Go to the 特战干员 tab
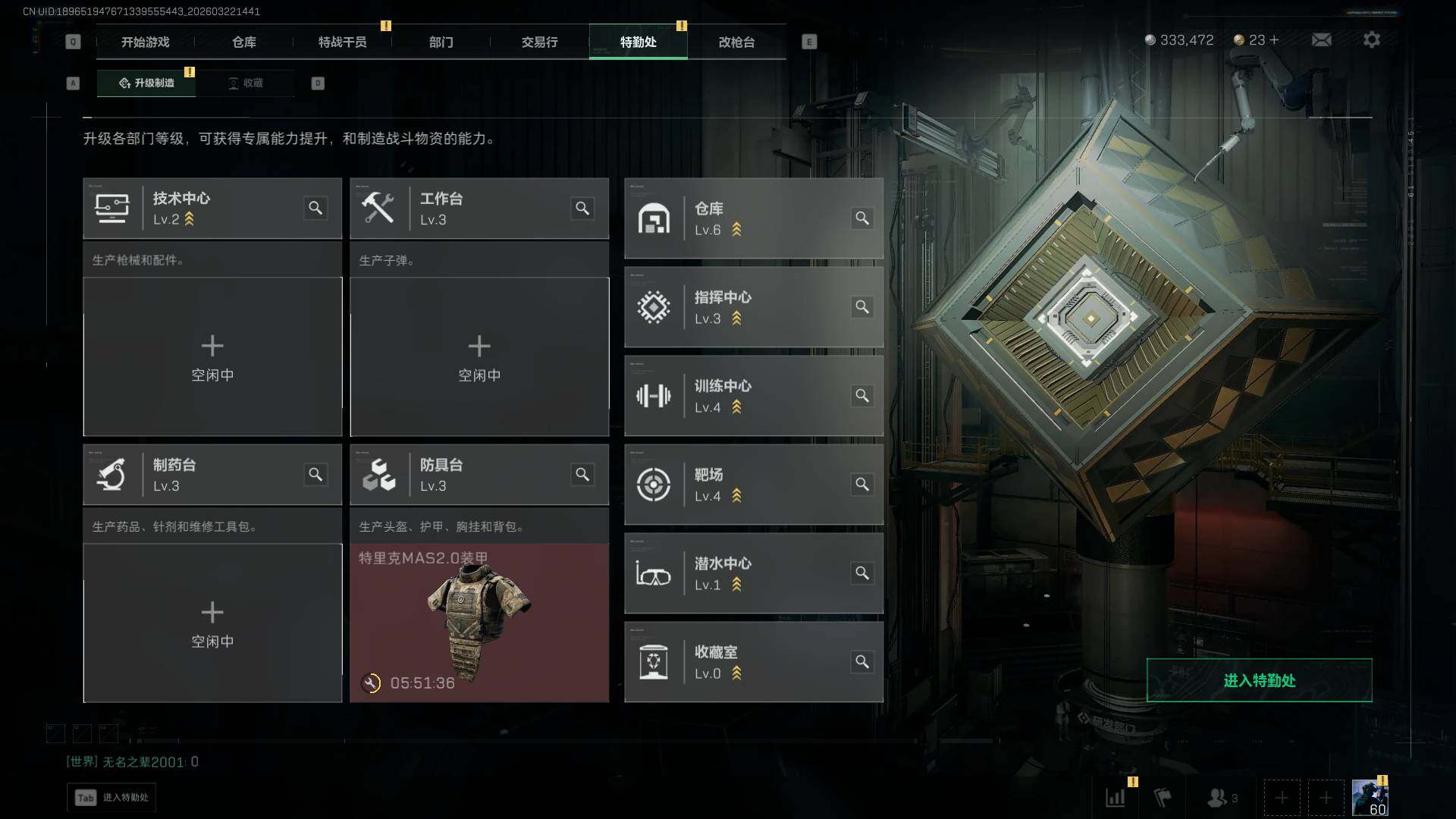Screen dimensions: 1456x819 [342, 42]
